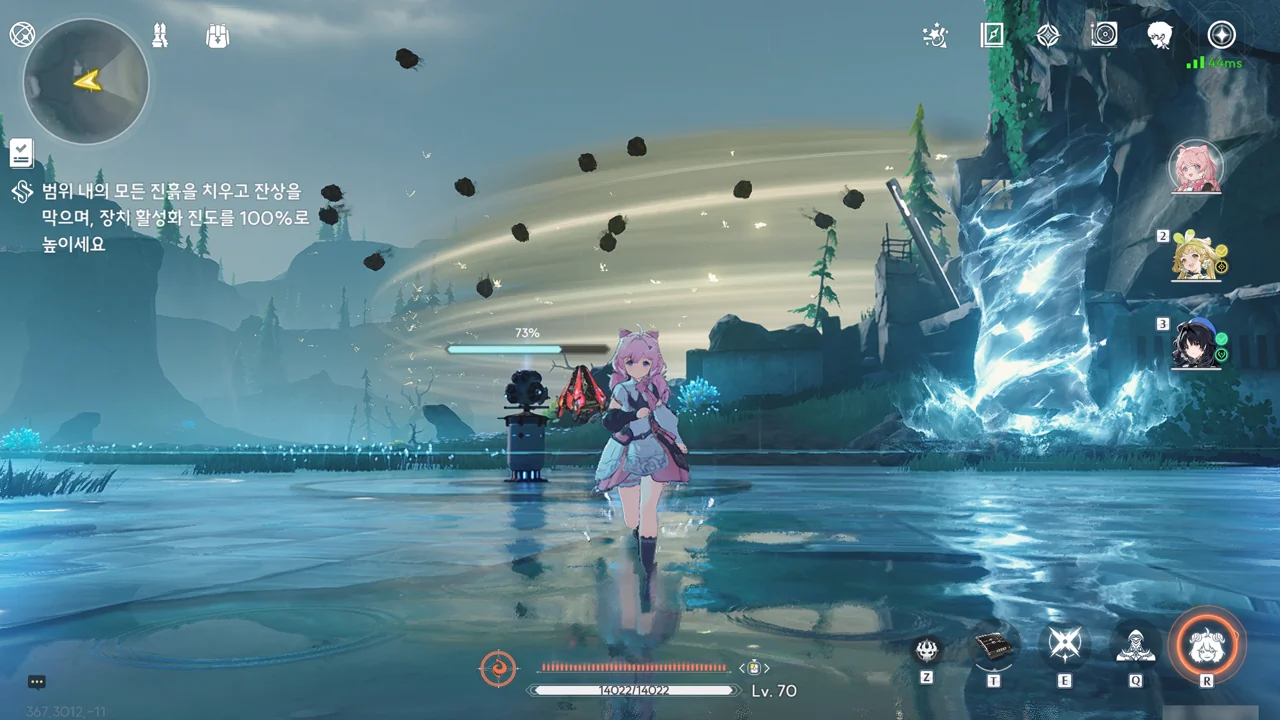
Task: Open the turntable disc icon
Action: coord(1104,36)
